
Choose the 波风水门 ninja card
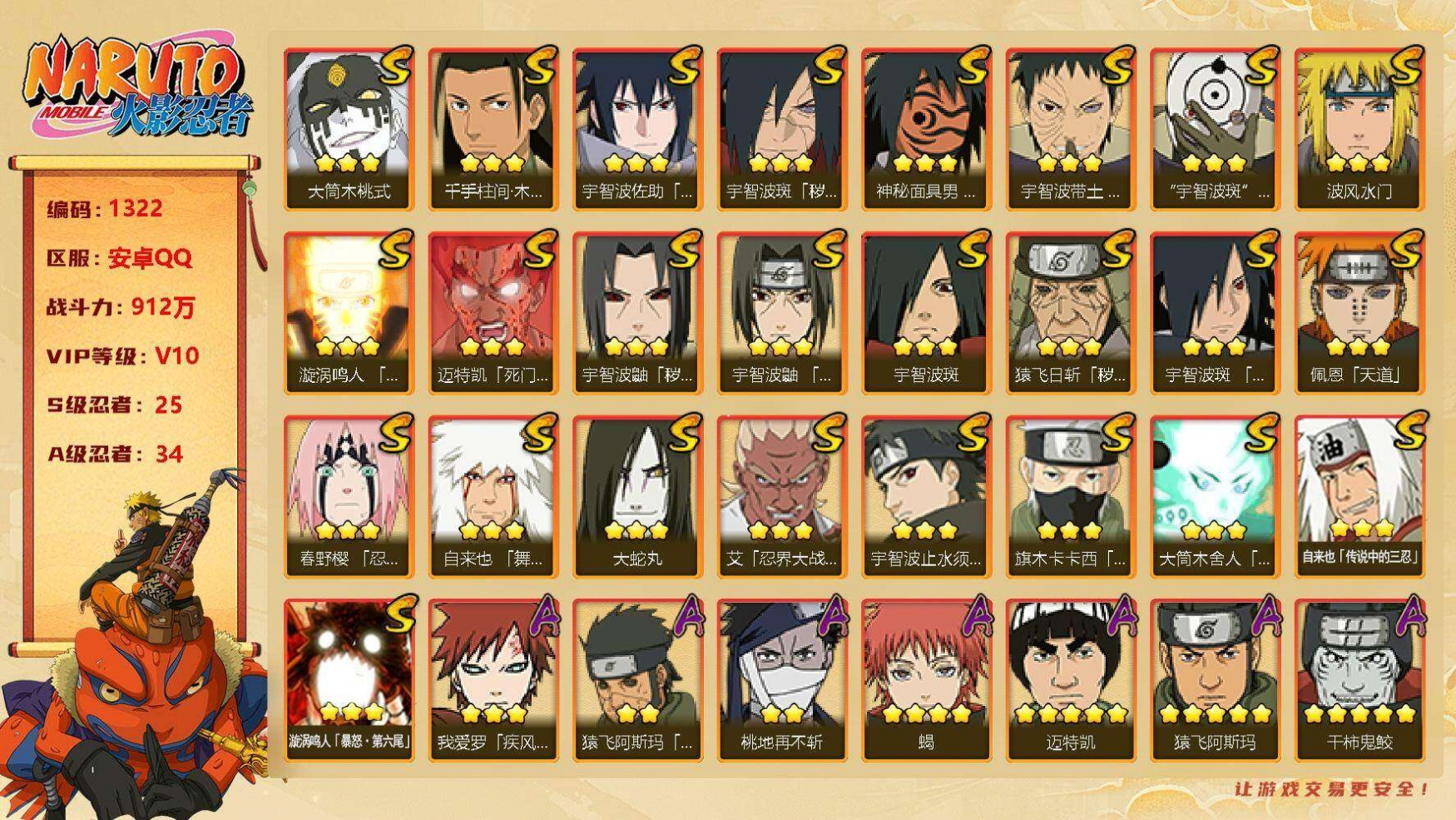point(1359,127)
